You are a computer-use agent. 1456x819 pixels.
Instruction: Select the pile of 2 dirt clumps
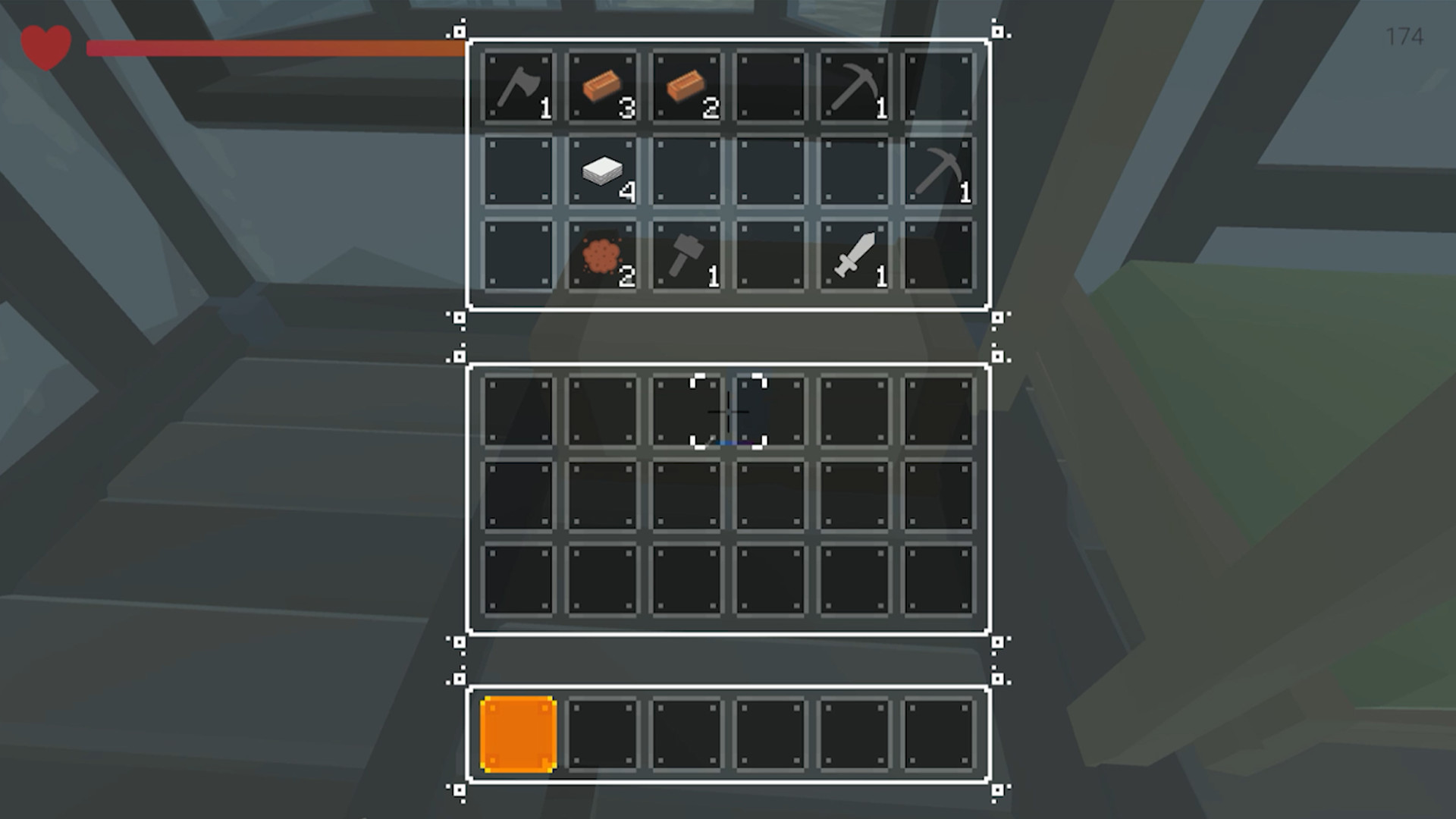[x=603, y=258]
